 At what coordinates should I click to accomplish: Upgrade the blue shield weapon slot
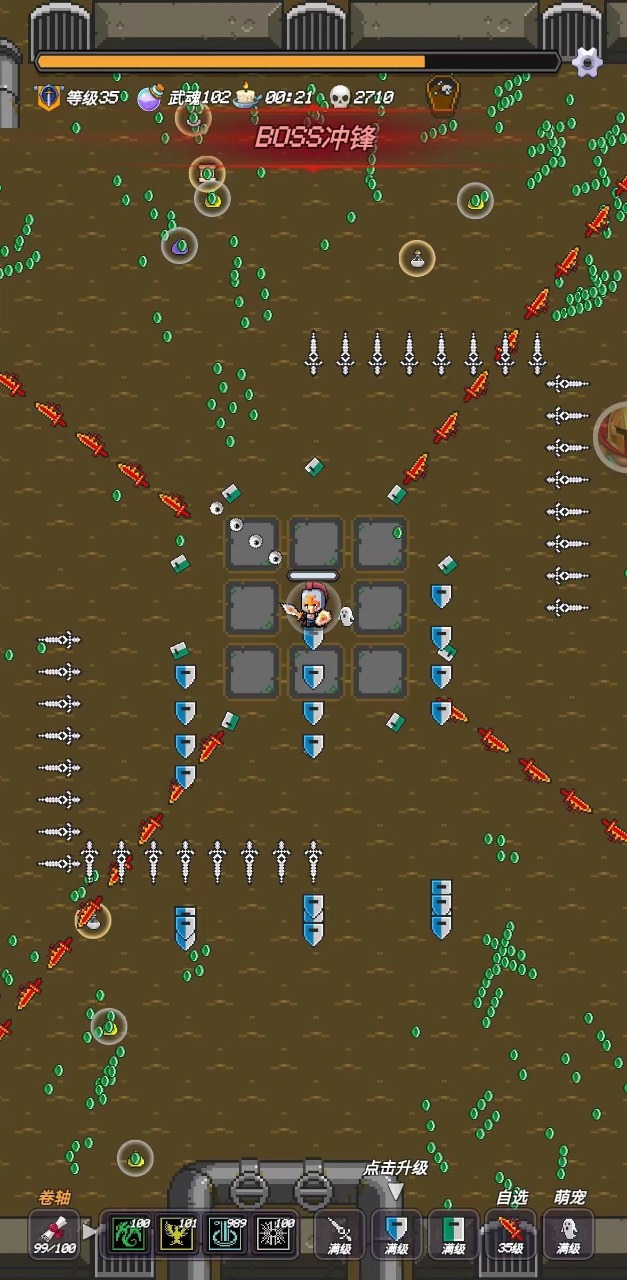point(397,1233)
